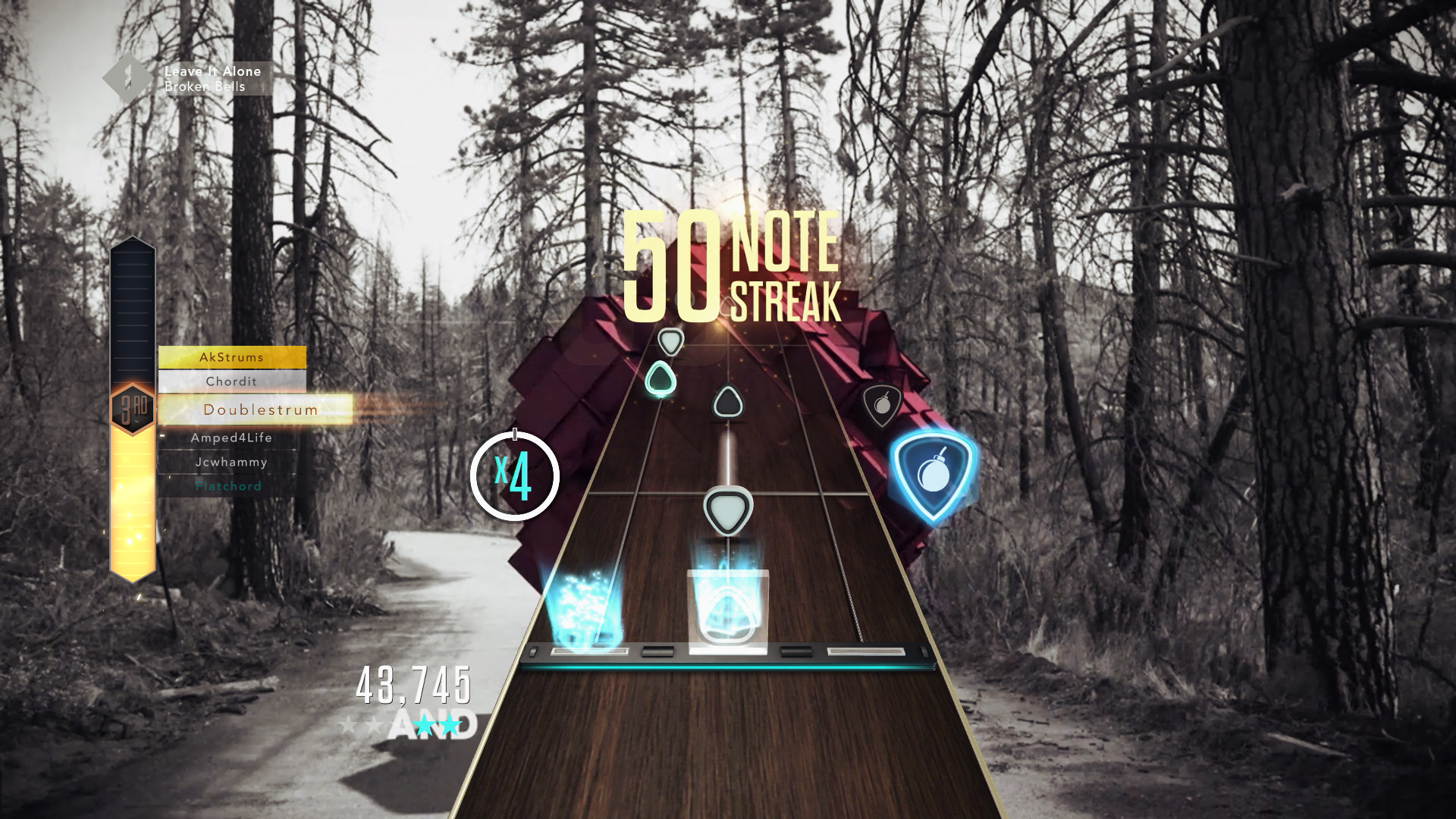
Task: Click the smaller hero power bomb icon above
Action: (x=882, y=405)
